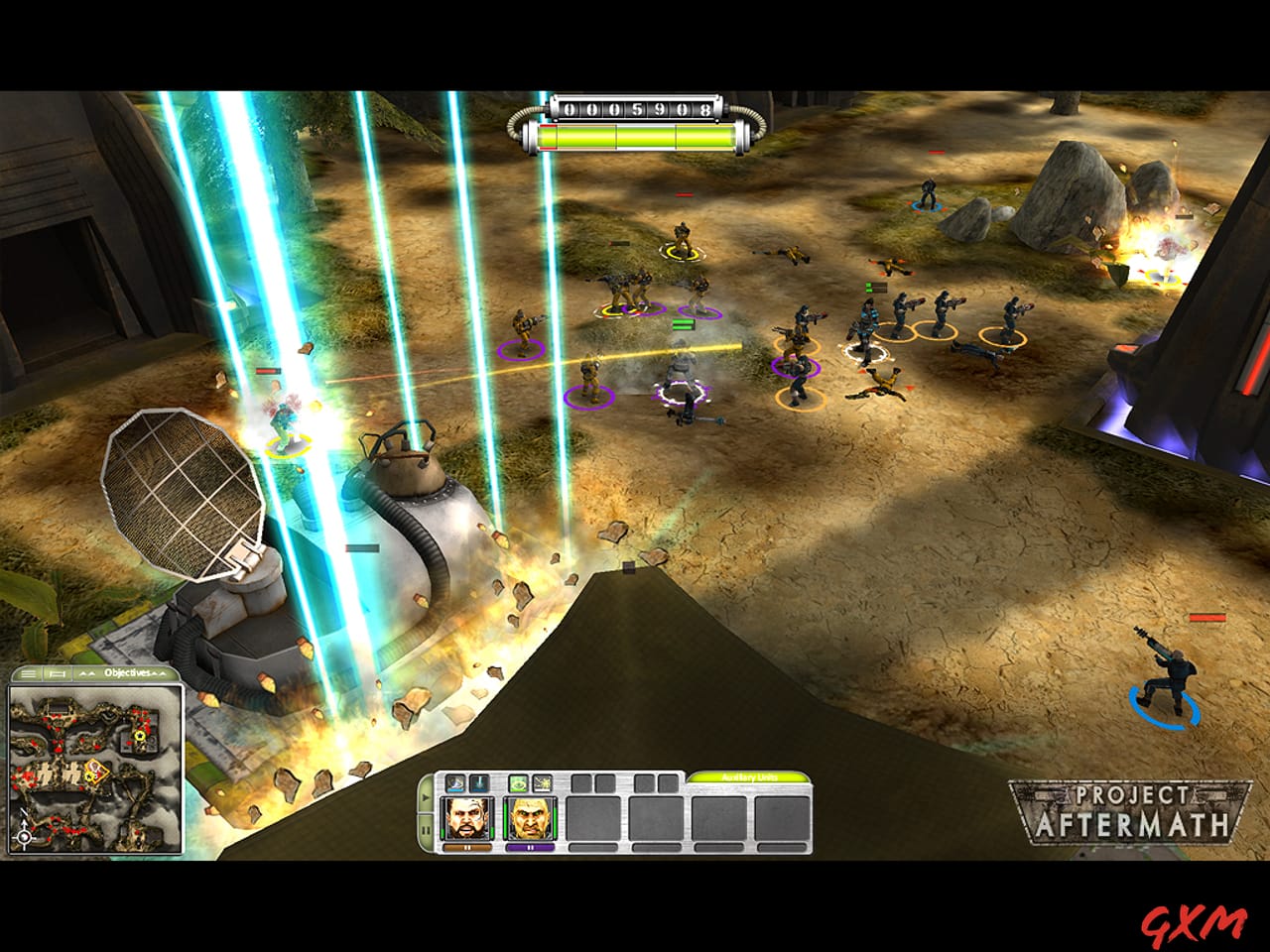The height and width of the screenshot is (952, 1270).
Task: Collapse the minimap with the left double chevrons
Action: pos(86,673)
